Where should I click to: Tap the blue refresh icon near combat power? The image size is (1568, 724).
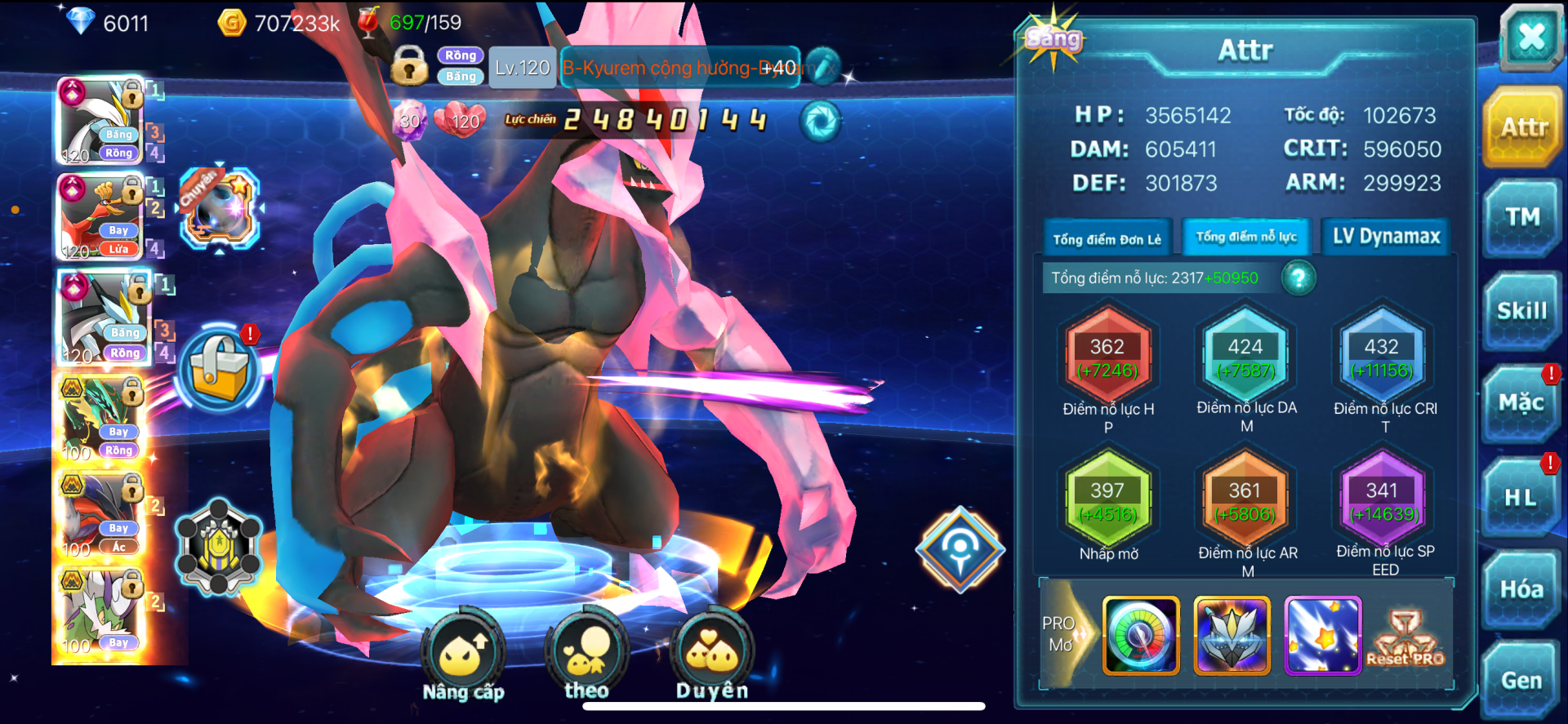820,122
